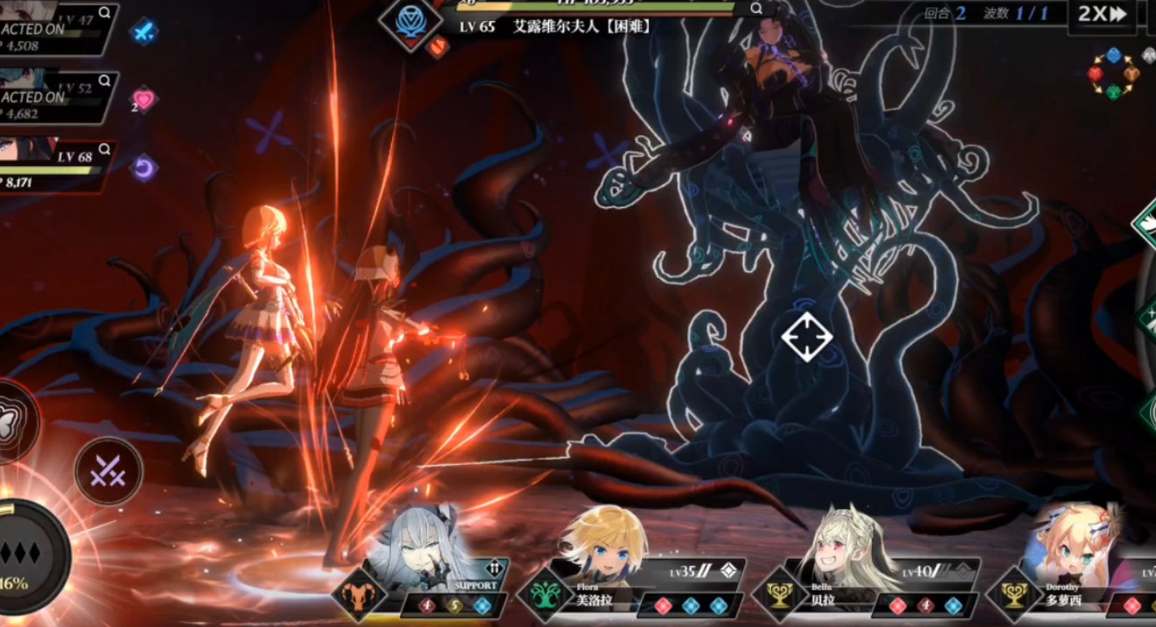Check the blue sword buff icon
Image resolution: width=1156 pixels, height=627 pixels.
click(145, 32)
